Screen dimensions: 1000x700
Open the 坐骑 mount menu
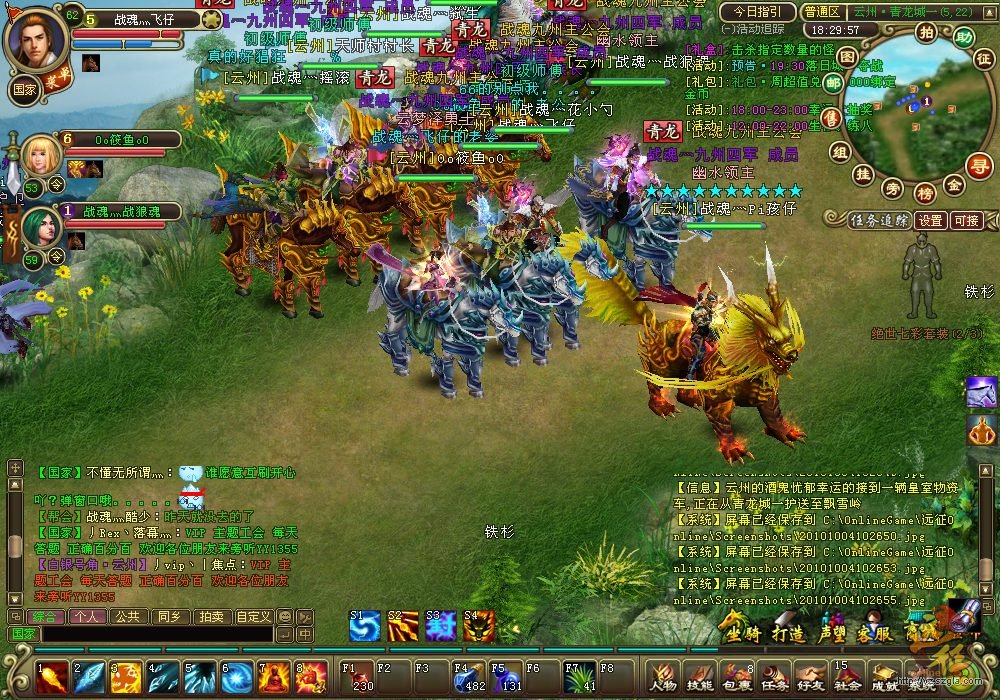pyautogui.click(x=743, y=633)
